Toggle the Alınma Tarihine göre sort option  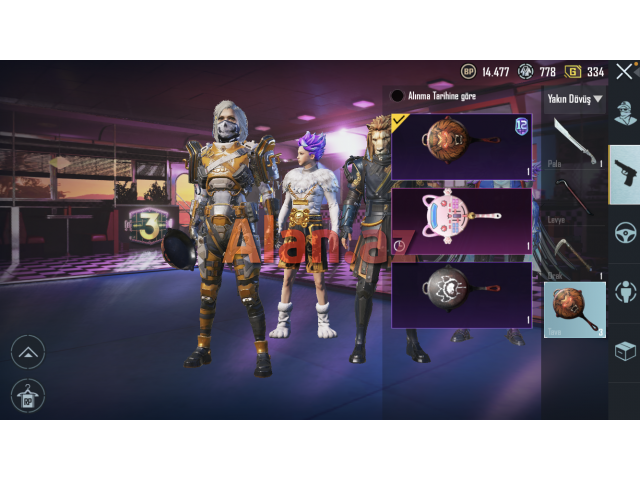coord(398,96)
